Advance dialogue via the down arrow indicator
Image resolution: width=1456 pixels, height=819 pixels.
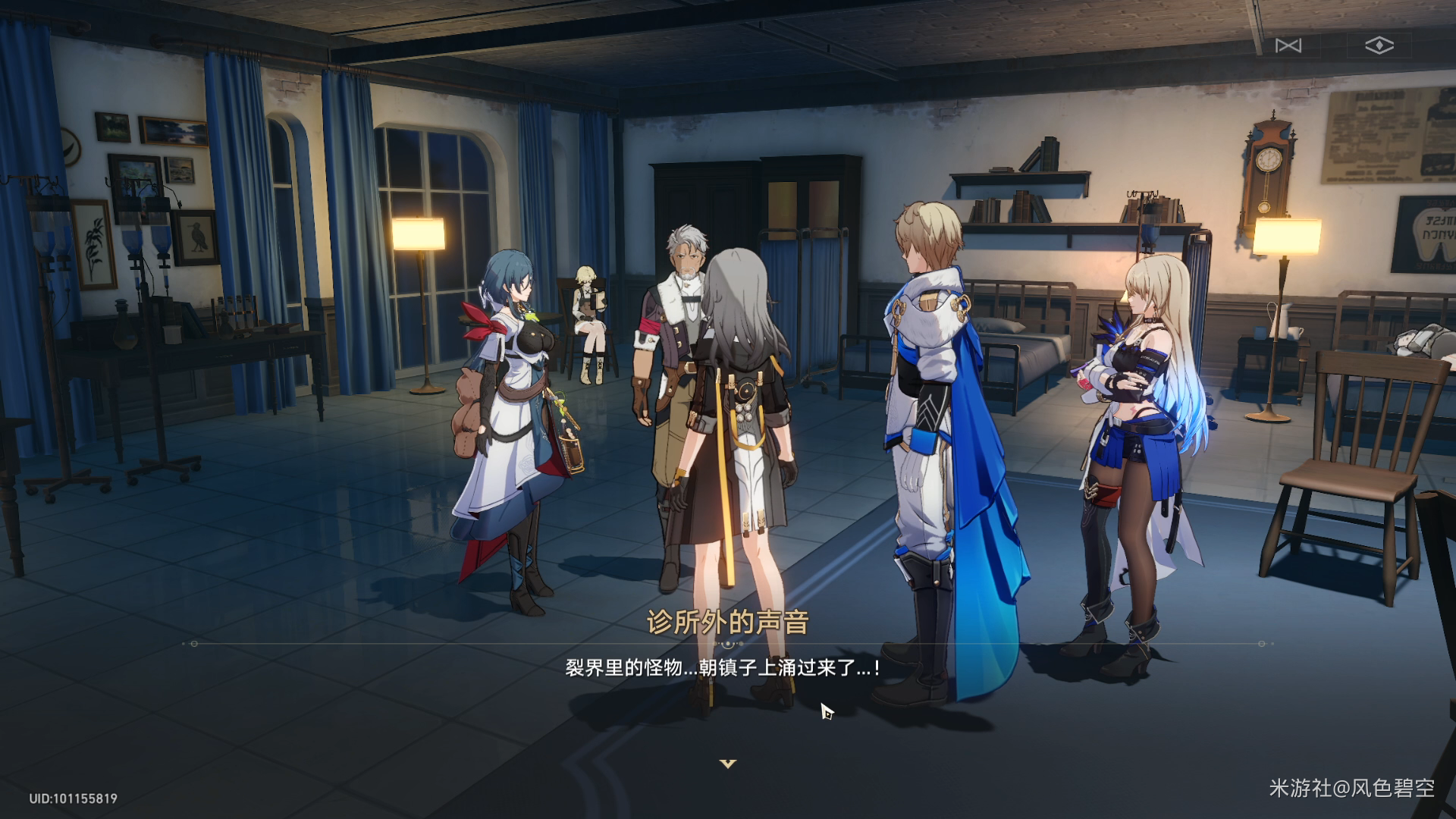728,764
